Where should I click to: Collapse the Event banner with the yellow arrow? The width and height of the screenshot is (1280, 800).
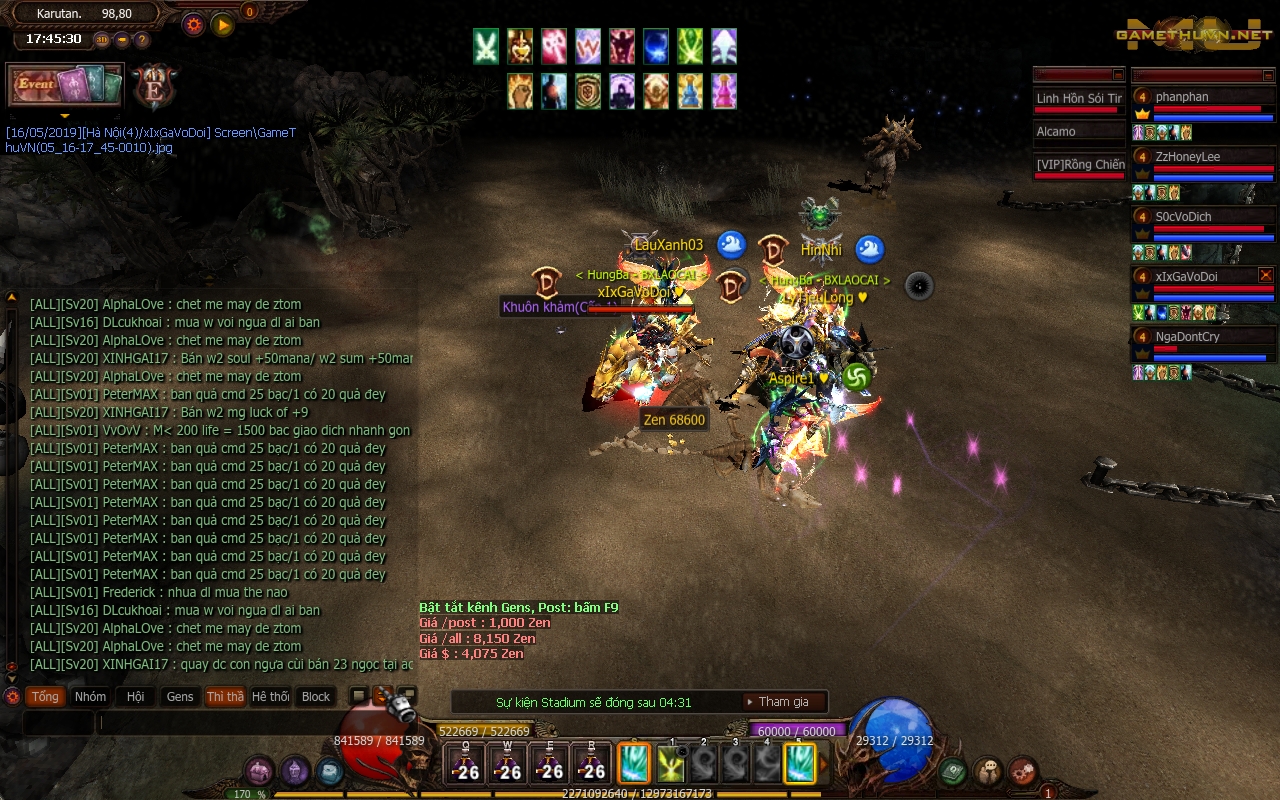pyautogui.click(x=65, y=115)
